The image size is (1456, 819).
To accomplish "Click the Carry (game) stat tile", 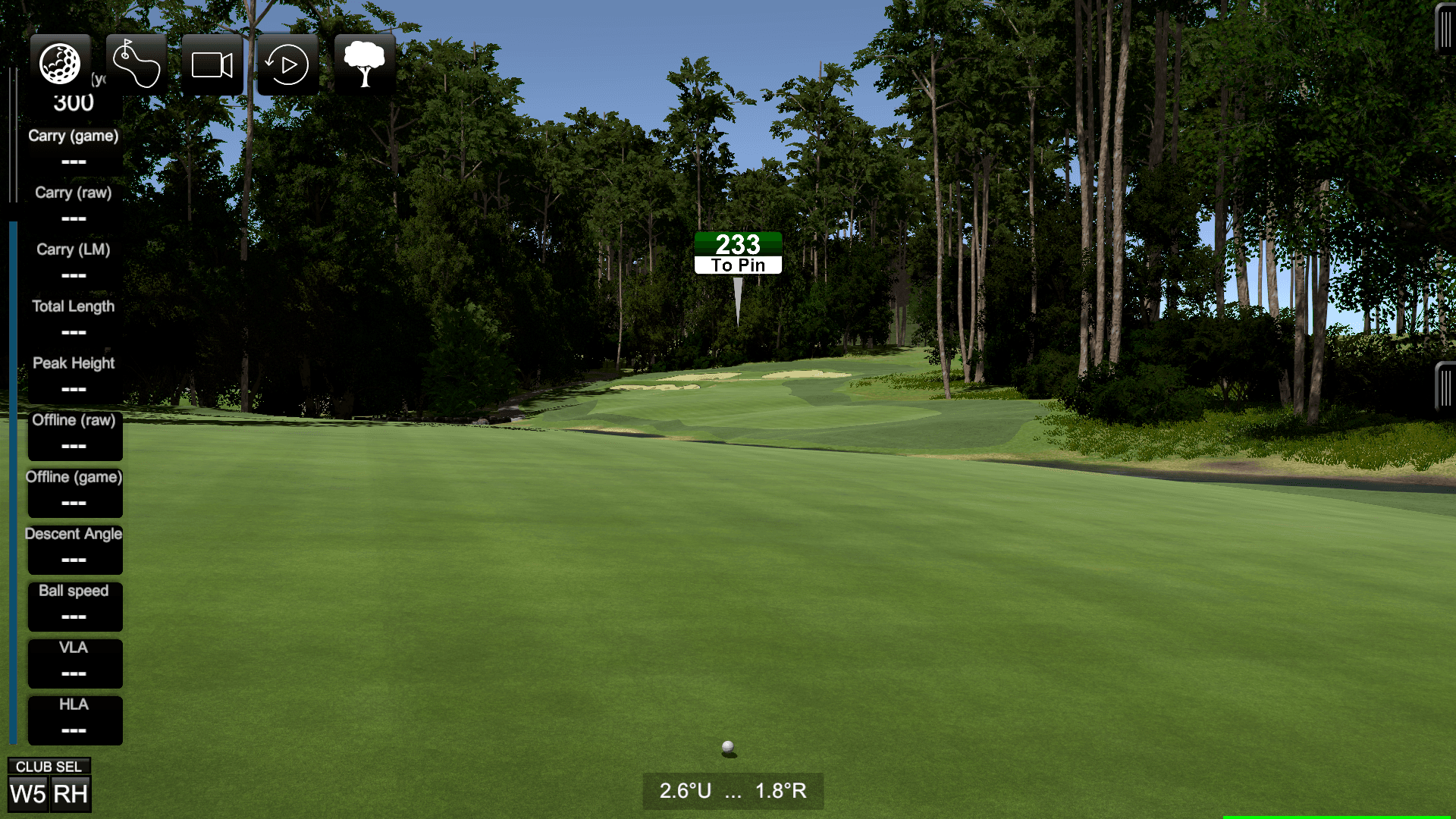I will point(74,149).
